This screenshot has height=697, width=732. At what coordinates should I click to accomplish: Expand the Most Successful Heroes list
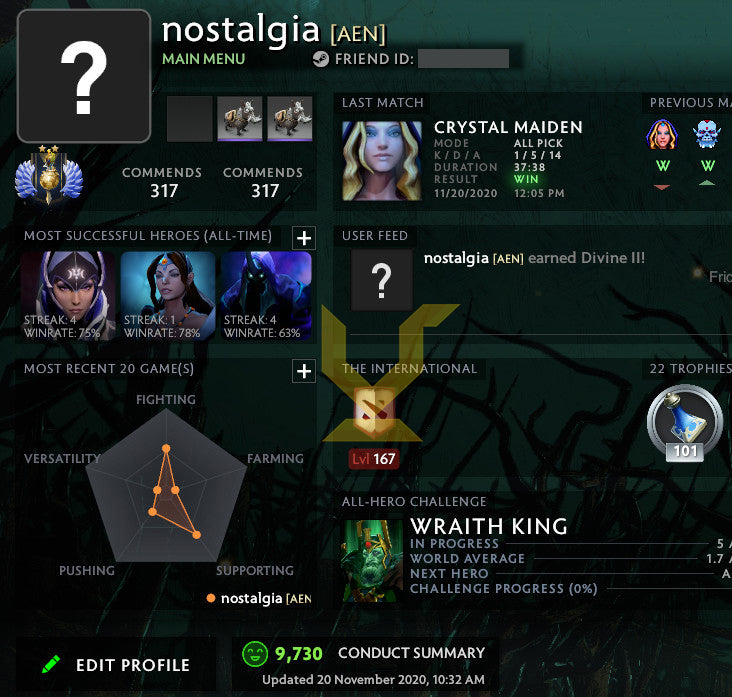304,238
